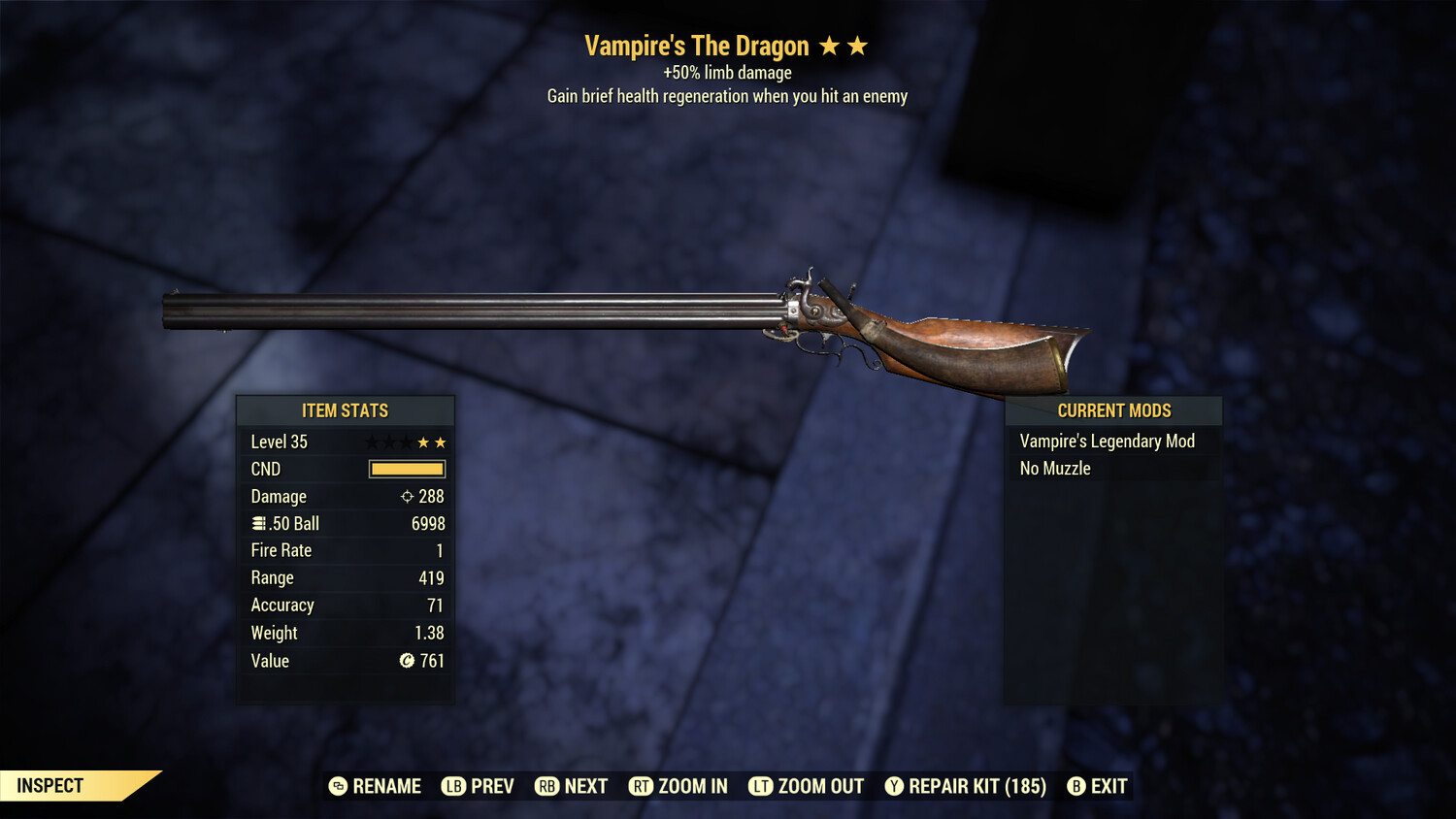Select the B icon beside EXIT
This screenshot has width=1456, height=819.
pos(1075,786)
